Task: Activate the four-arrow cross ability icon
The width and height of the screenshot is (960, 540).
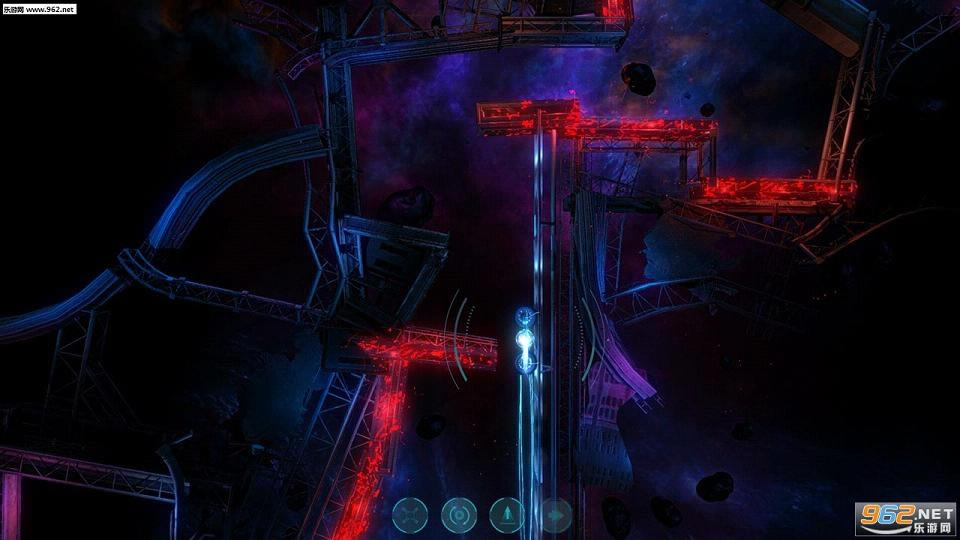Action: (x=410, y=515)
